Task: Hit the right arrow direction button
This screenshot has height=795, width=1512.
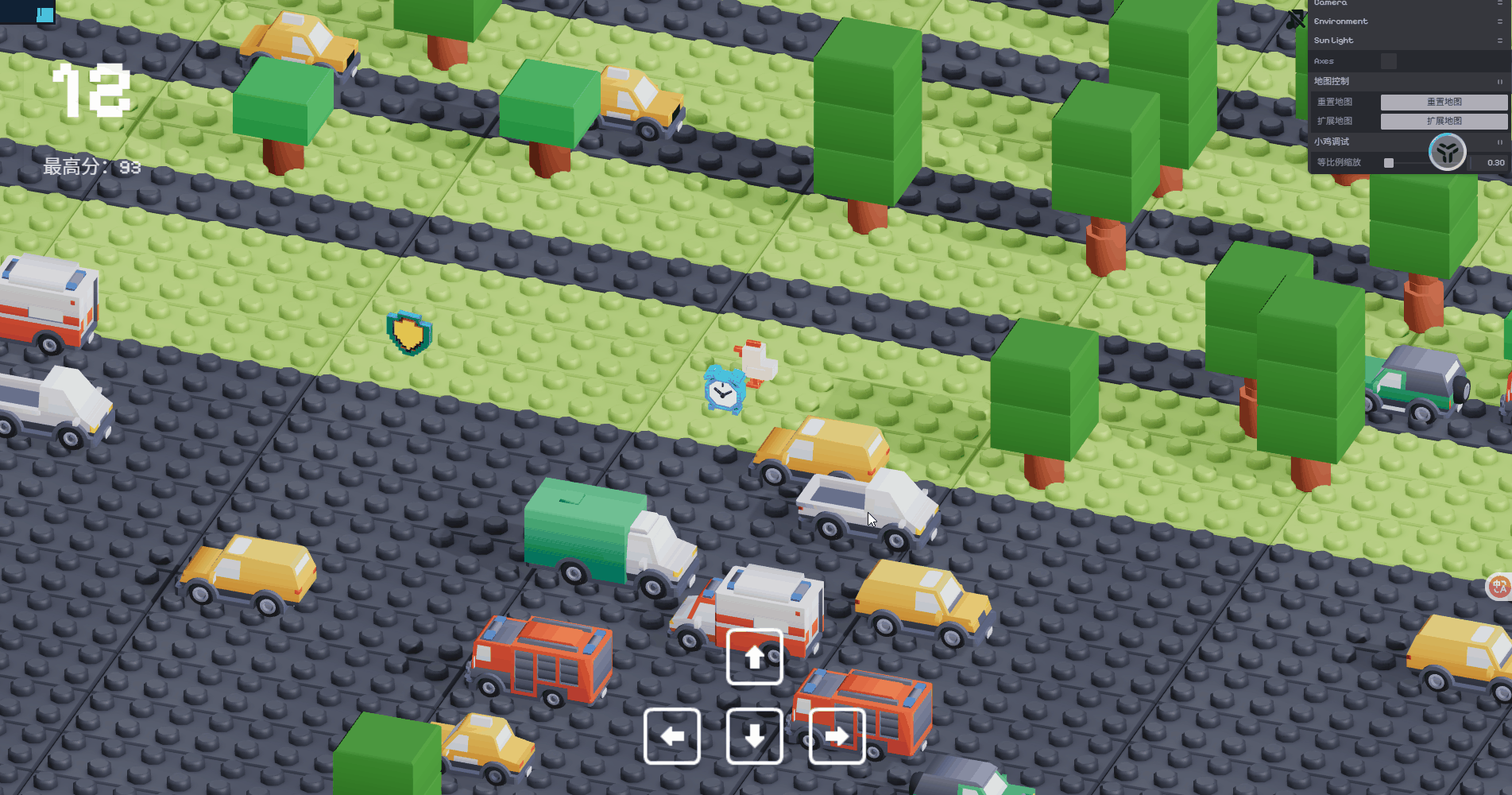Action: [x=837, y=736]
